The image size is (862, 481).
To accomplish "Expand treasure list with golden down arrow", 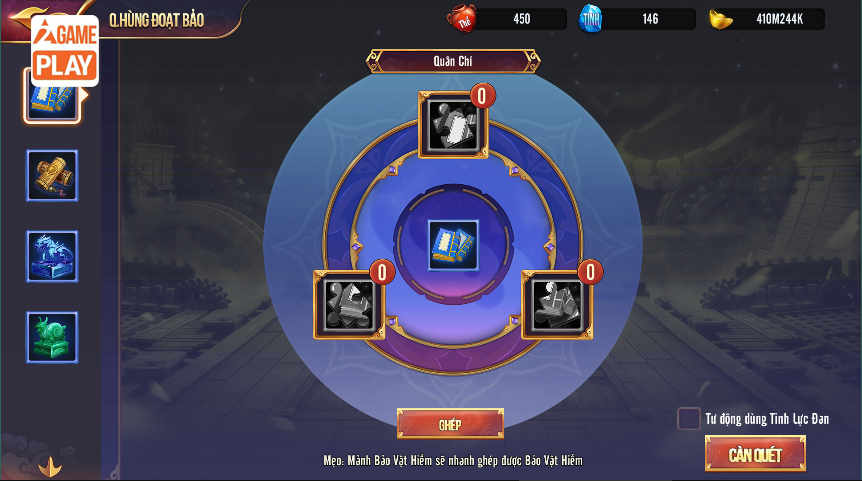I will tap(50, 466).
